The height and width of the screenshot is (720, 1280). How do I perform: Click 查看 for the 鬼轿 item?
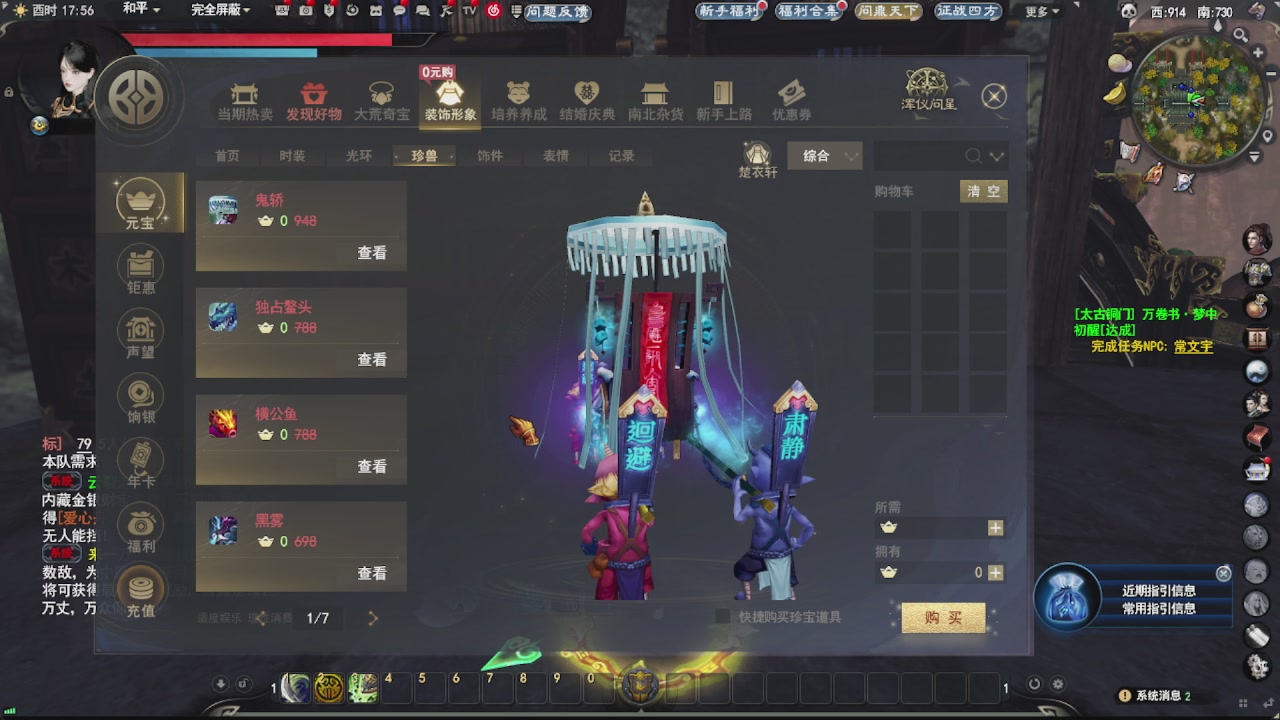[371, 253]
